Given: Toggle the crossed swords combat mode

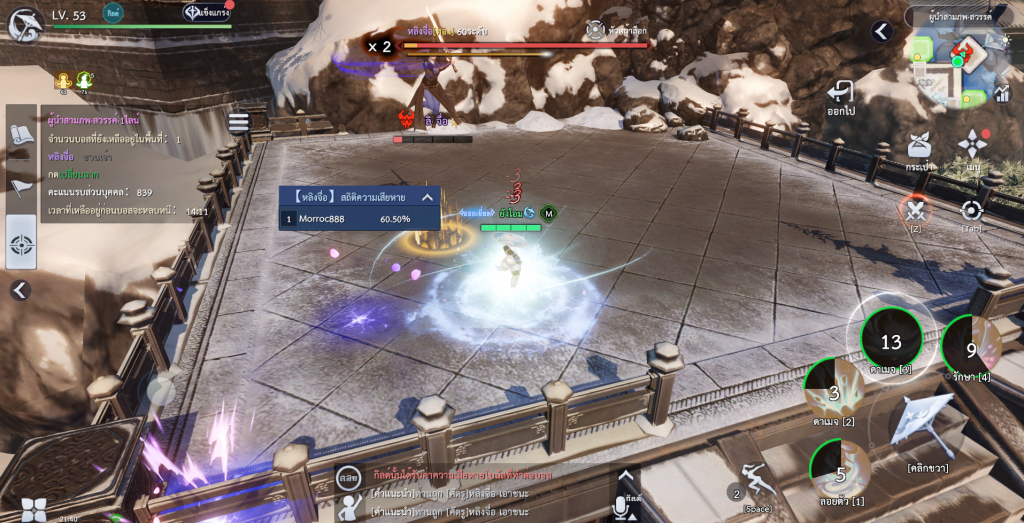Looking at the screenshot, I should pyautogui.click(x=915, y=211).
